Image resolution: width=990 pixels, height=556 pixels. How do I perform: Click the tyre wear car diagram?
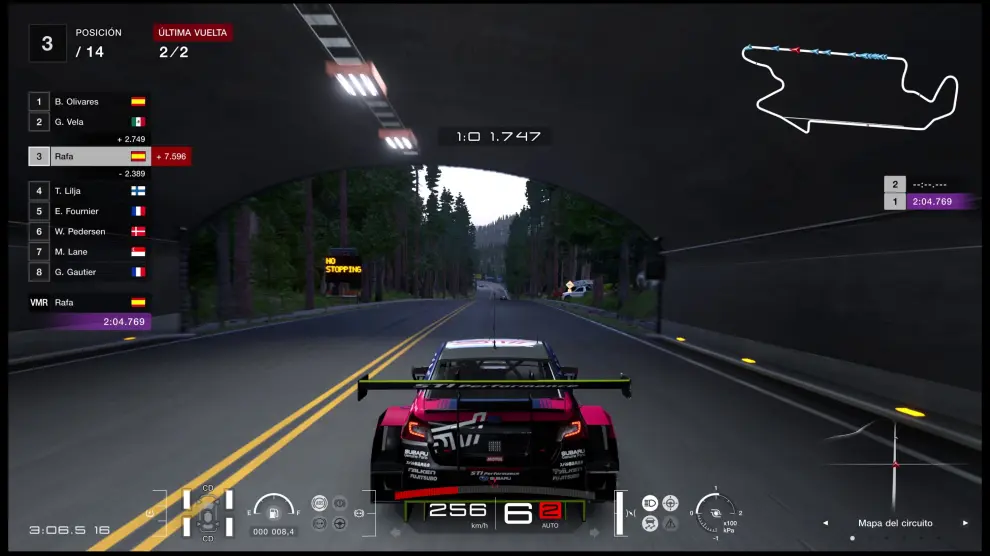point(208,513)
